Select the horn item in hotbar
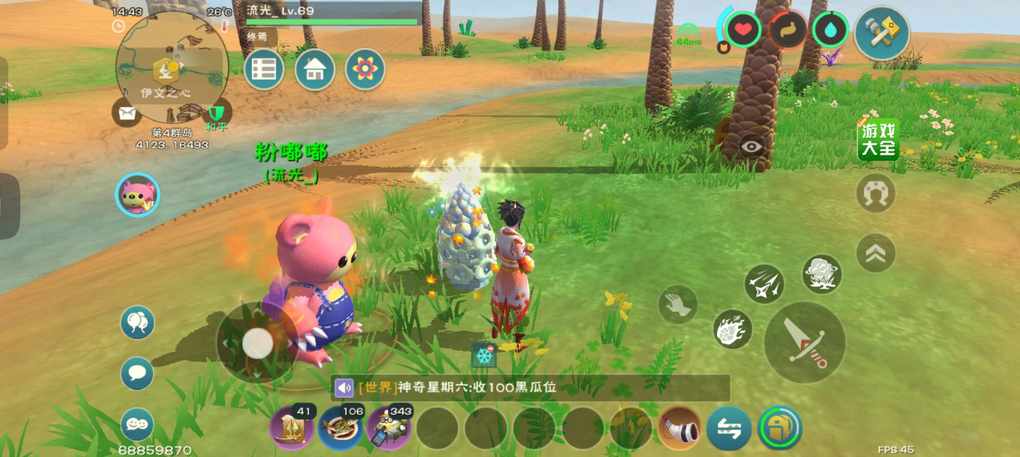 679,429
